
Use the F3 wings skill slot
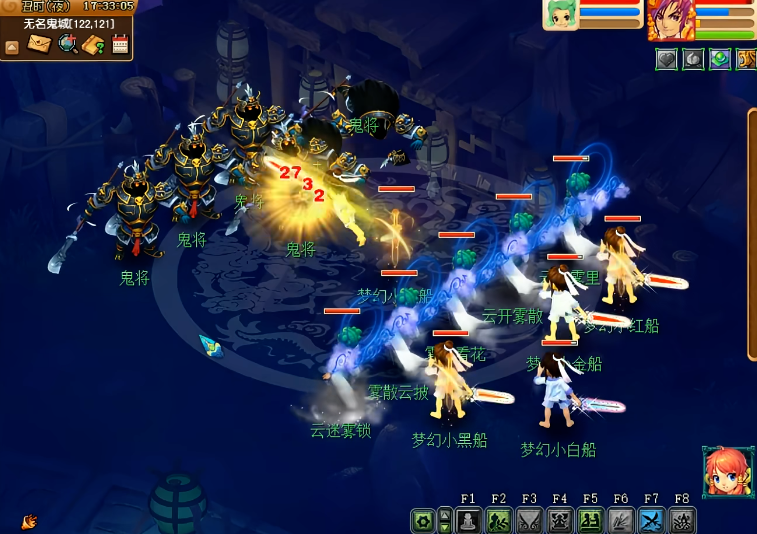pyautogui.click(x=529, y=521)
